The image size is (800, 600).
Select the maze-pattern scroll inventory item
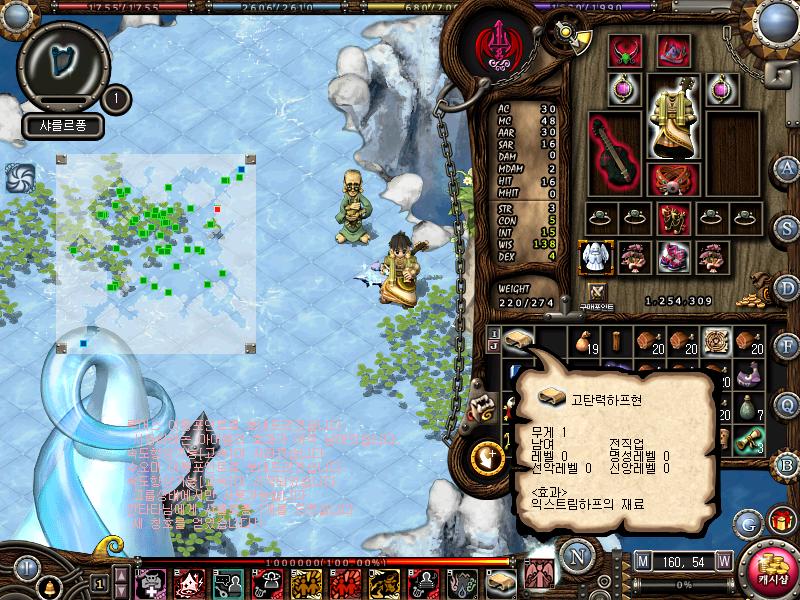click(x=715, y=341)
